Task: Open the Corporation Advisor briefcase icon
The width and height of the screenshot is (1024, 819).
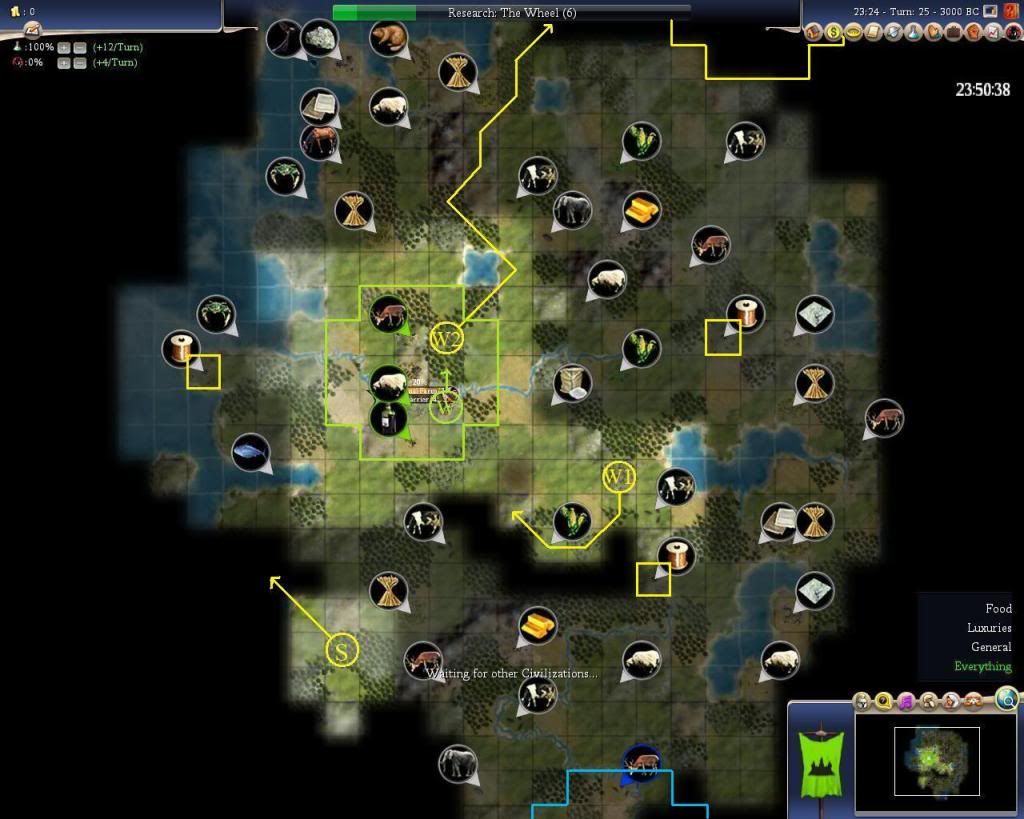Action: click(952, 33)
